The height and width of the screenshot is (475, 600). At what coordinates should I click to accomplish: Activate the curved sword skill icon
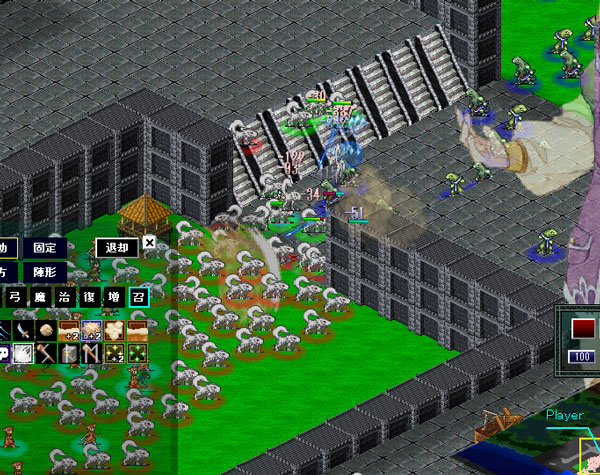[x=22, y=329]
